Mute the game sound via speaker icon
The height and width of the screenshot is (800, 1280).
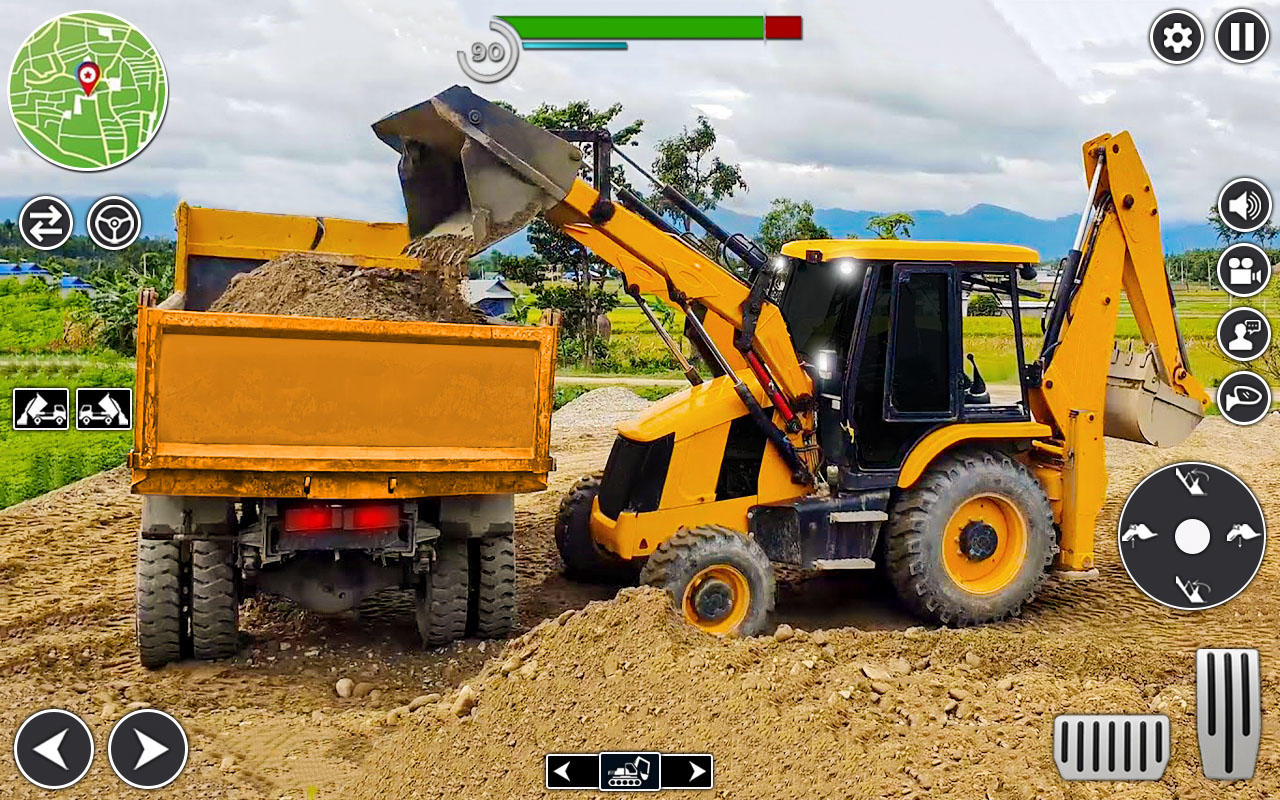[x=1243, y=205]
